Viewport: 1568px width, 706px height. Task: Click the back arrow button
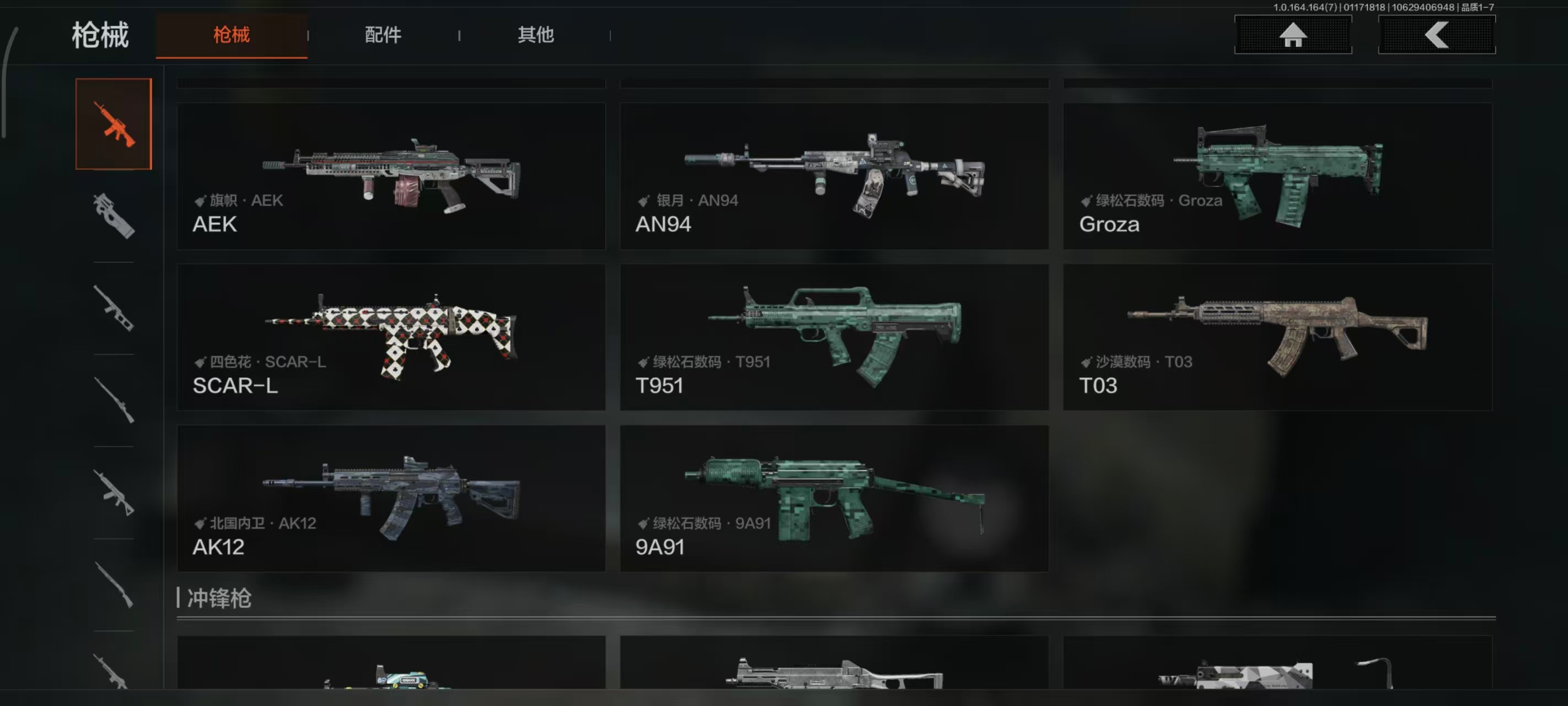tap(1436, 35)
